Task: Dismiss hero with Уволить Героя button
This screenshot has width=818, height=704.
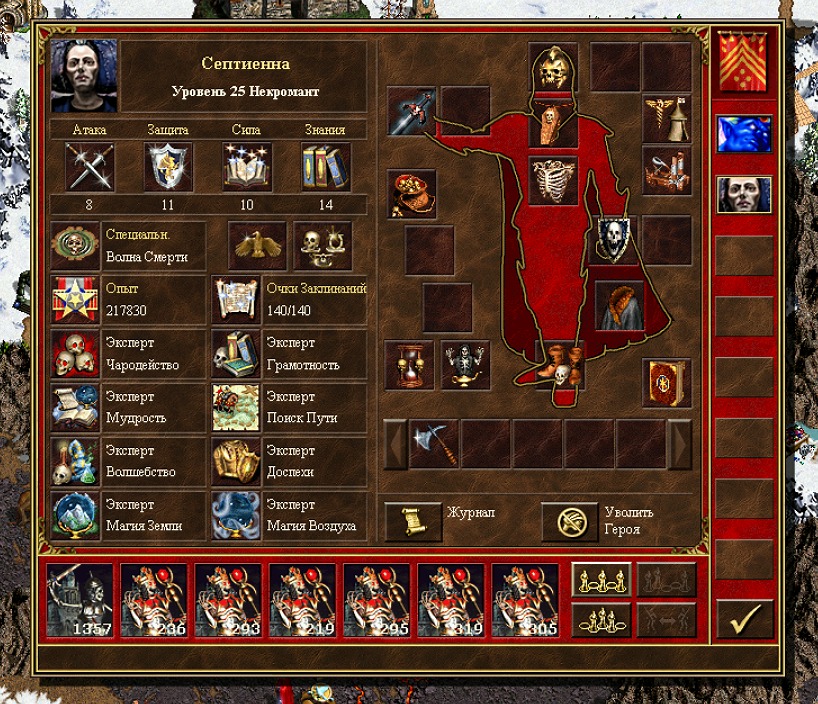Action: tap(570, 521)
